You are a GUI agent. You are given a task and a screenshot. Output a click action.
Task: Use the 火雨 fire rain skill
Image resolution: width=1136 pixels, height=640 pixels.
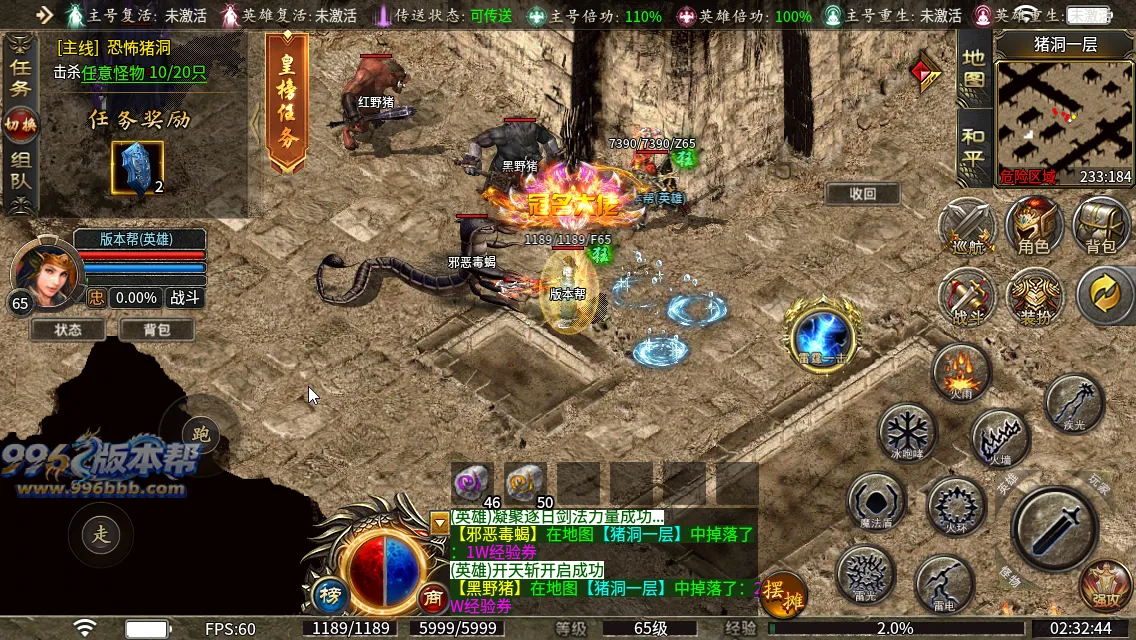click(961, 371)
